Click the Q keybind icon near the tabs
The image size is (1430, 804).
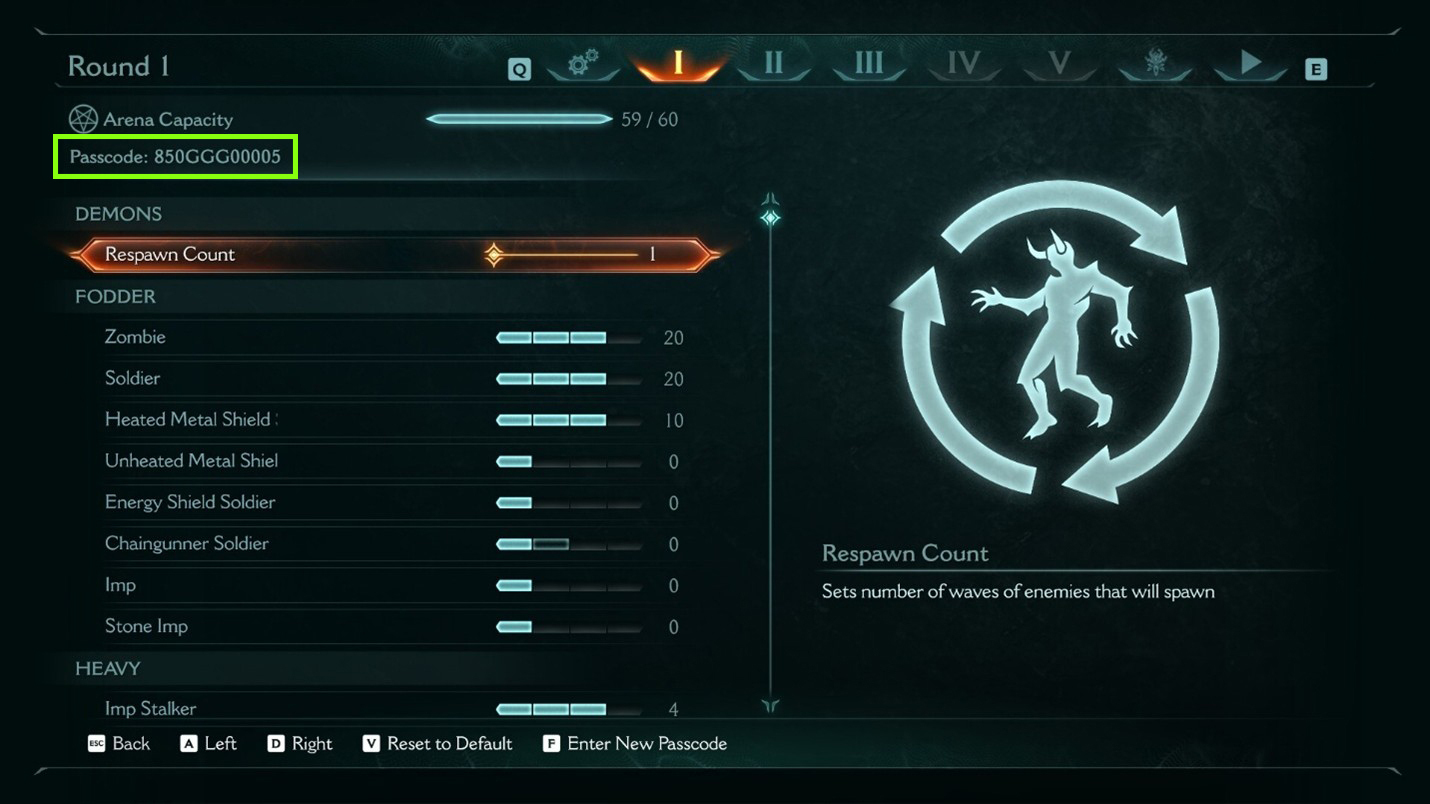518,70
